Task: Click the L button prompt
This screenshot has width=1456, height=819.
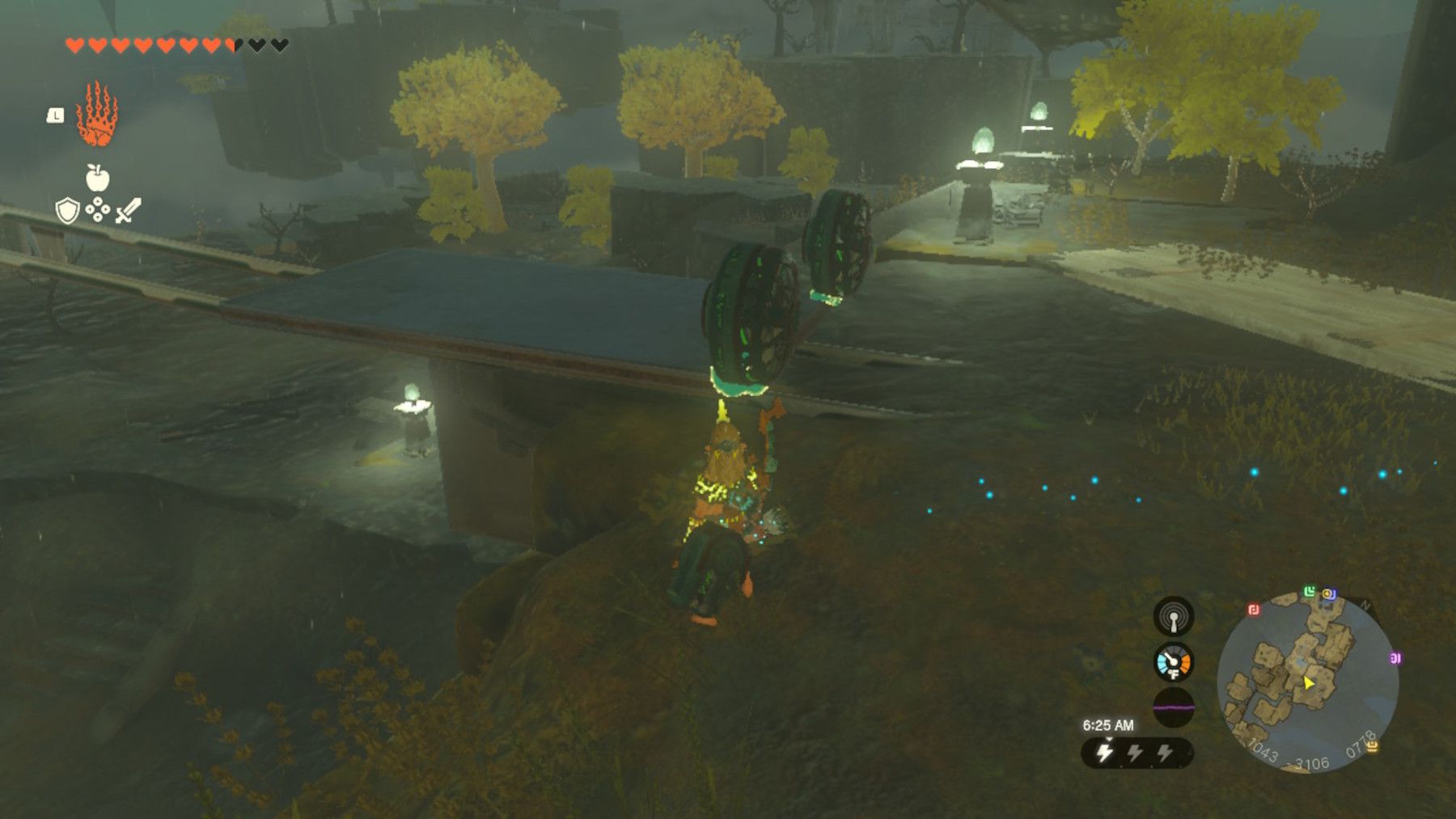Action: point(56,116)
